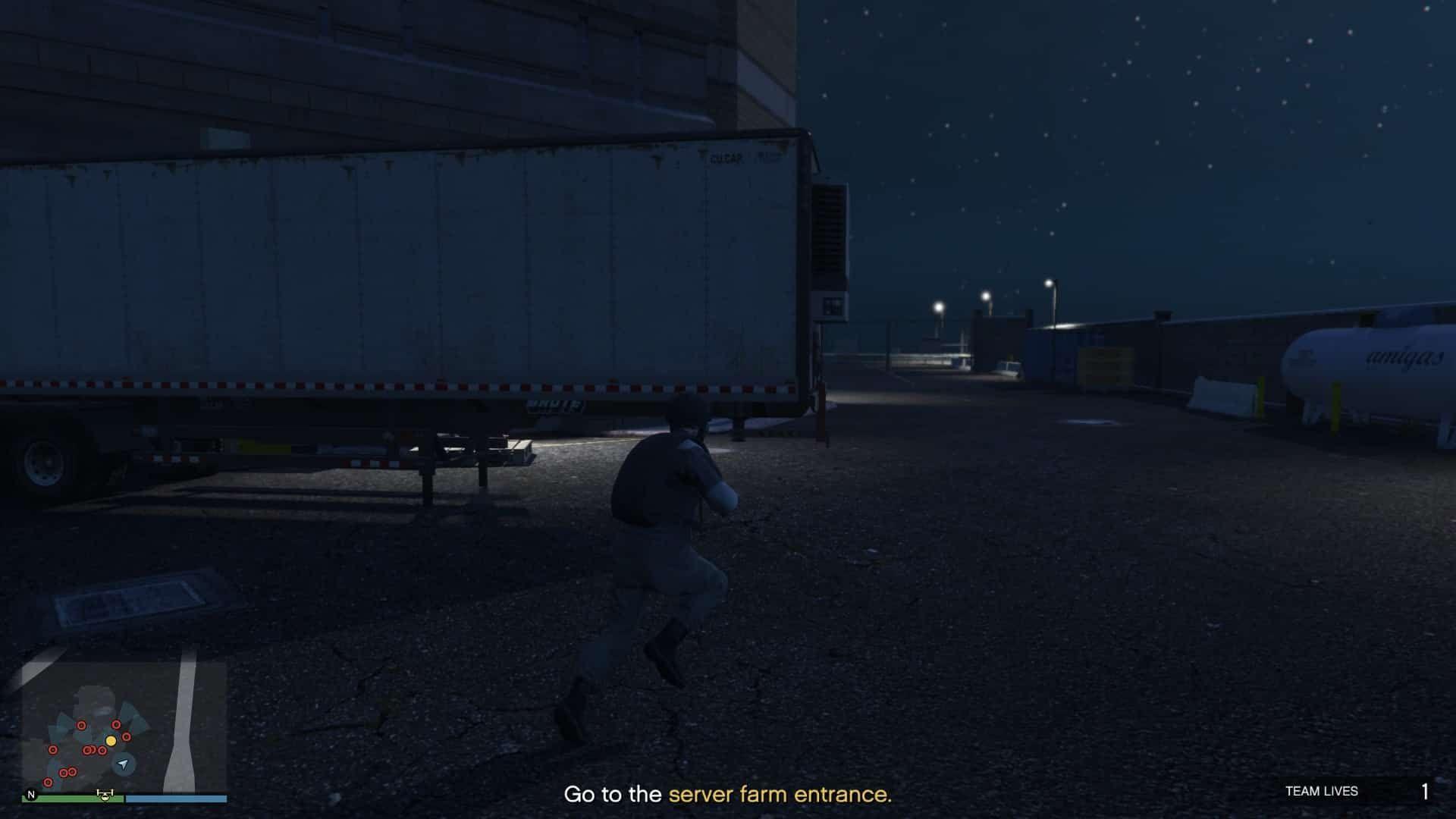Select the lowest red enemy blip on minimap
This screenshot has width=1456, height=819.
pyautogui.click(x=49, y=782)
